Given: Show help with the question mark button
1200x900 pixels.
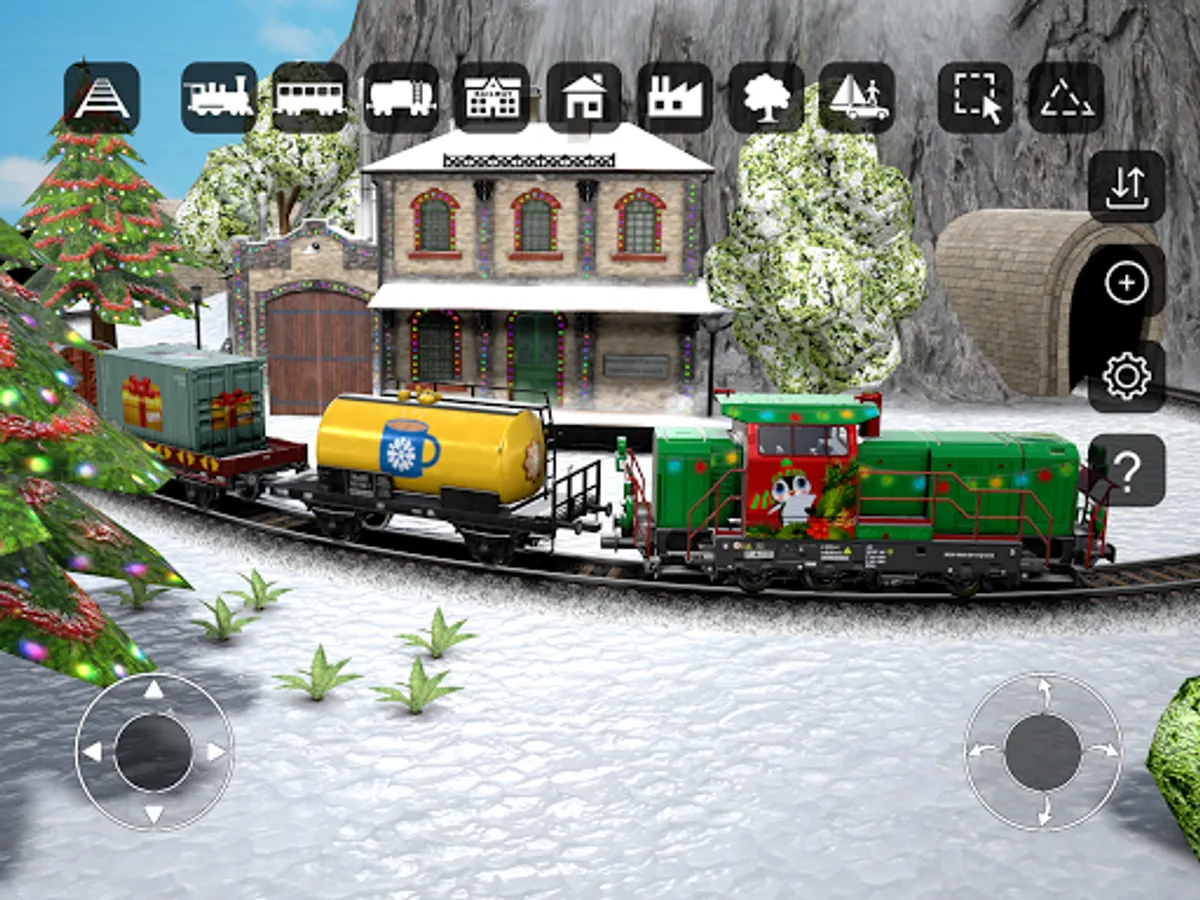Looking at the screenshot, I should tap(1127, 471).
